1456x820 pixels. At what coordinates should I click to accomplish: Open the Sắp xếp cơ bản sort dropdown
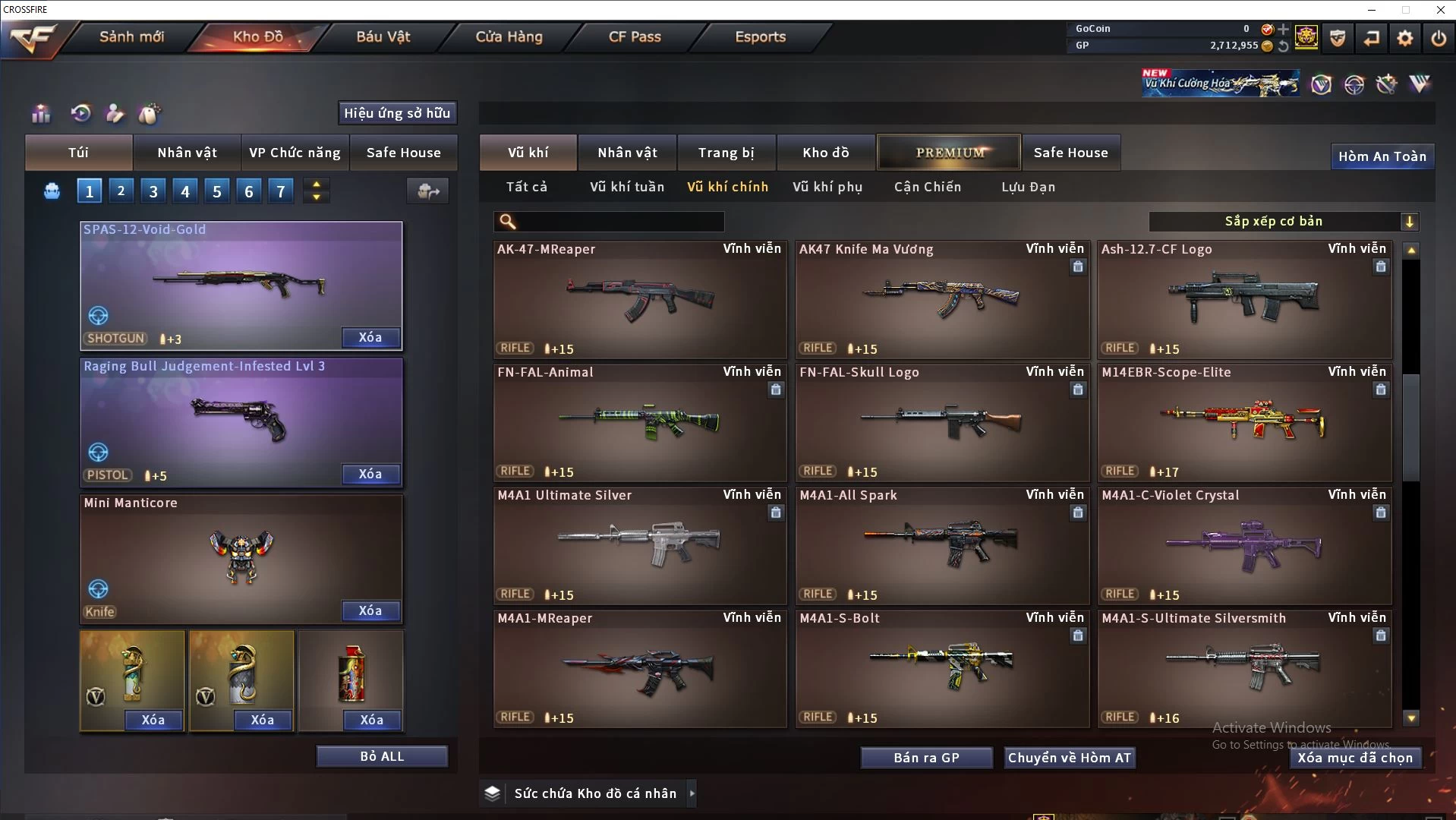(1283, 221)
